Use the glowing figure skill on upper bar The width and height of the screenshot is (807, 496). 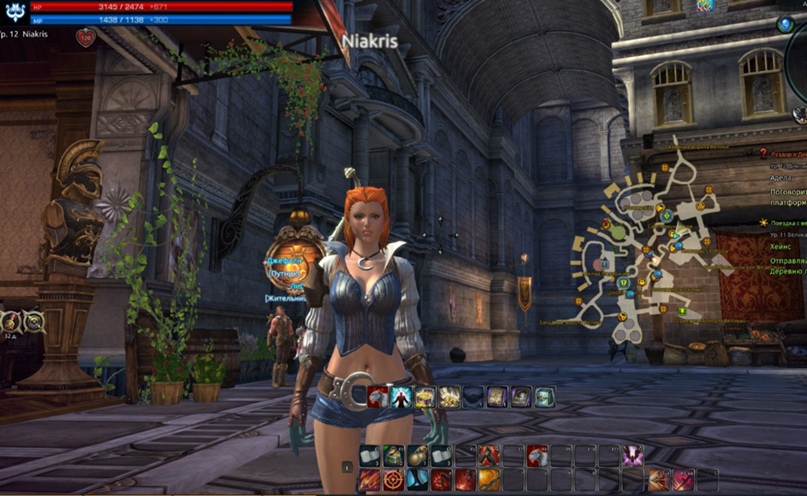(401, 397)
